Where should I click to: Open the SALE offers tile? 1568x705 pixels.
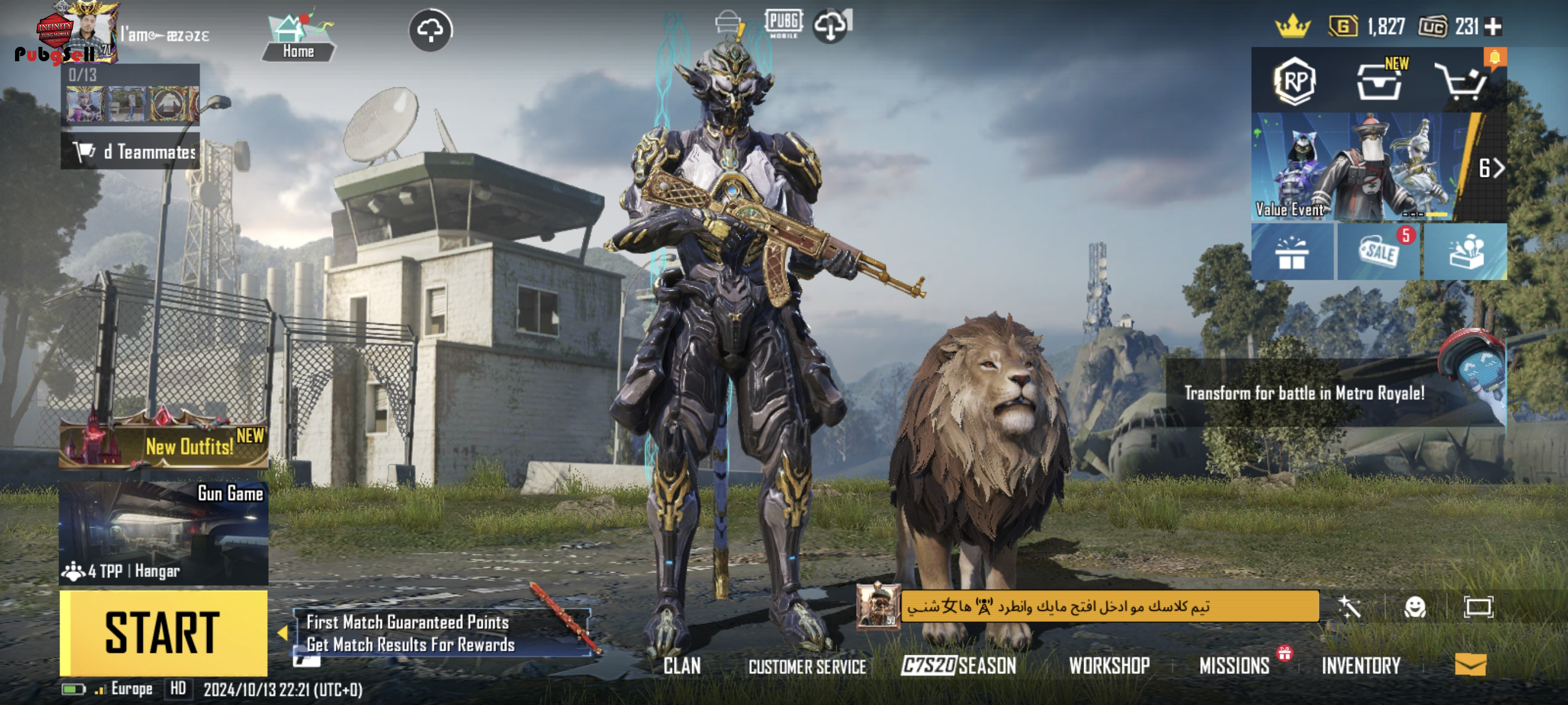coord(1379,251)
